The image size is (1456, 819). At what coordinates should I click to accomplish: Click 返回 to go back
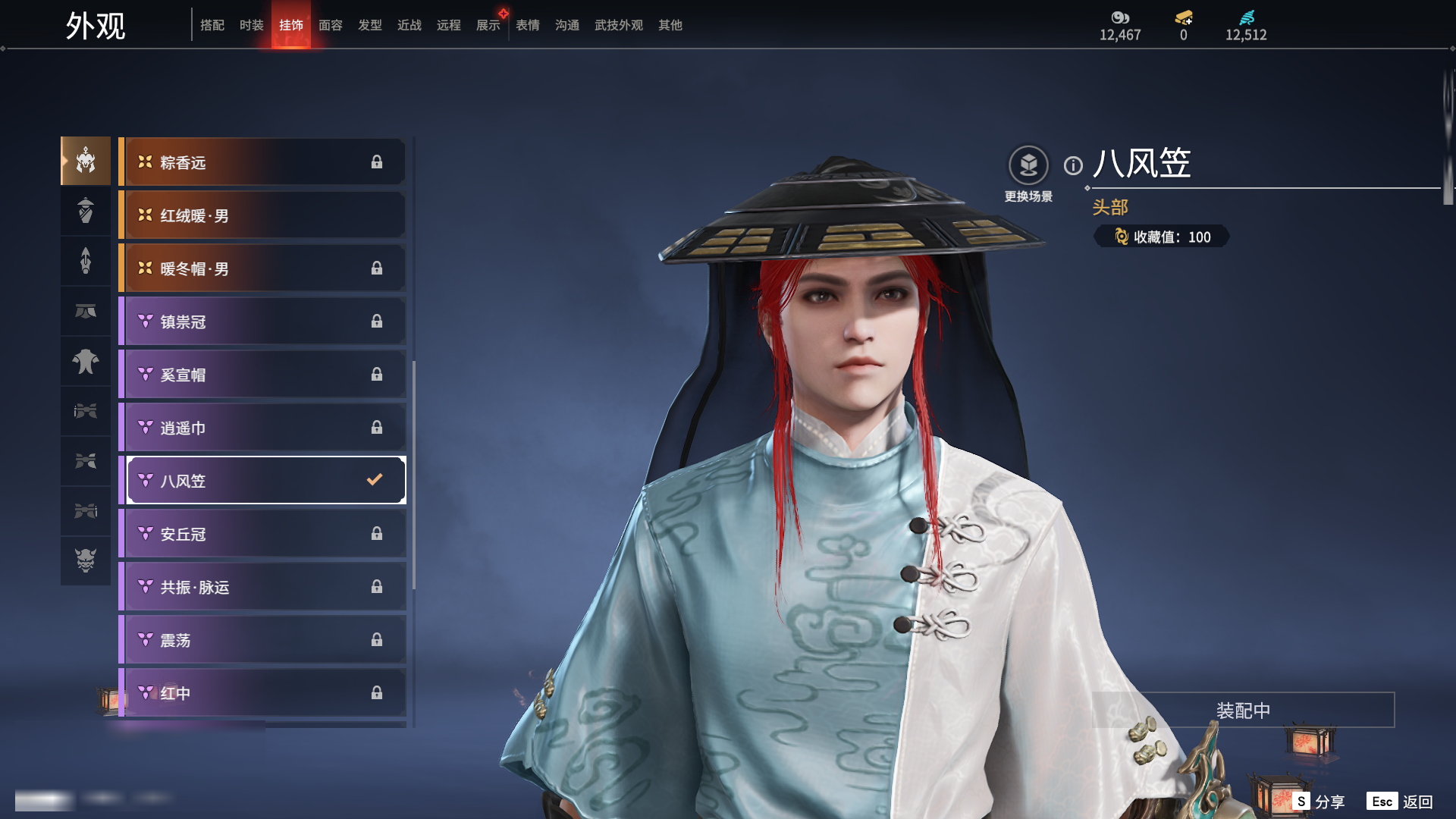click(x=1401, y=802)
